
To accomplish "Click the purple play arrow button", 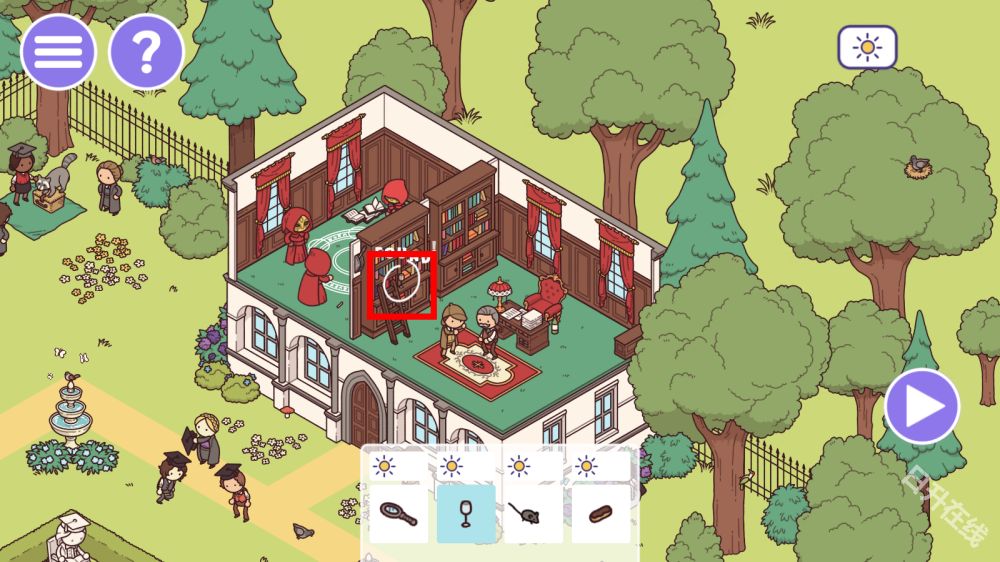I will tap(921, 406).
